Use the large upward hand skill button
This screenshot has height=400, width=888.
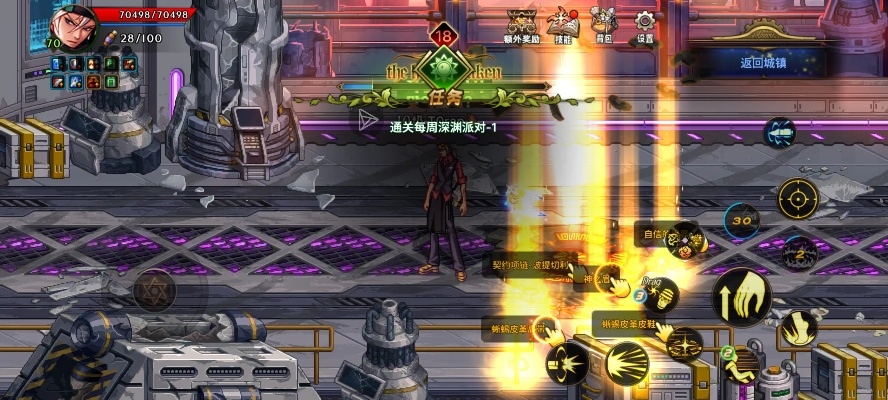pyautogui.click(x=740, y=296)
